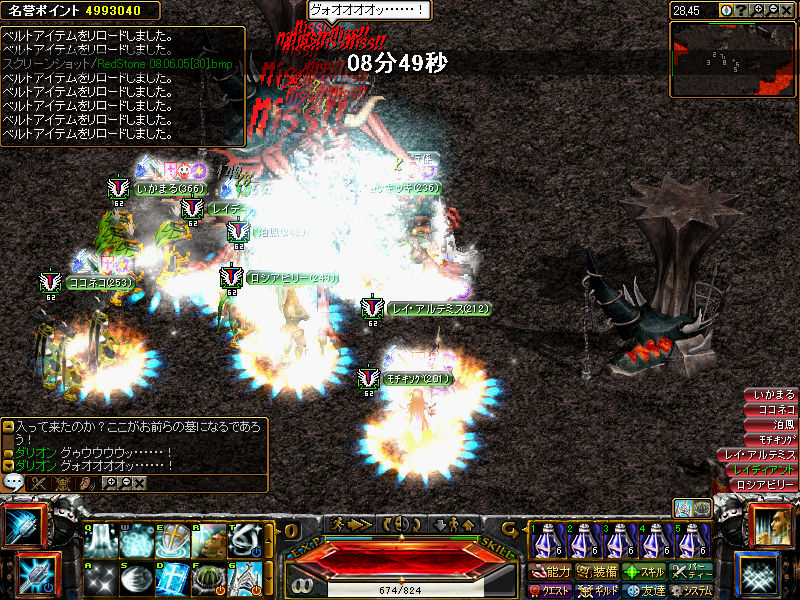This screenshot has height=600, width=800.
Task: Open the スキル (skills) window
Action: [645, 573]
